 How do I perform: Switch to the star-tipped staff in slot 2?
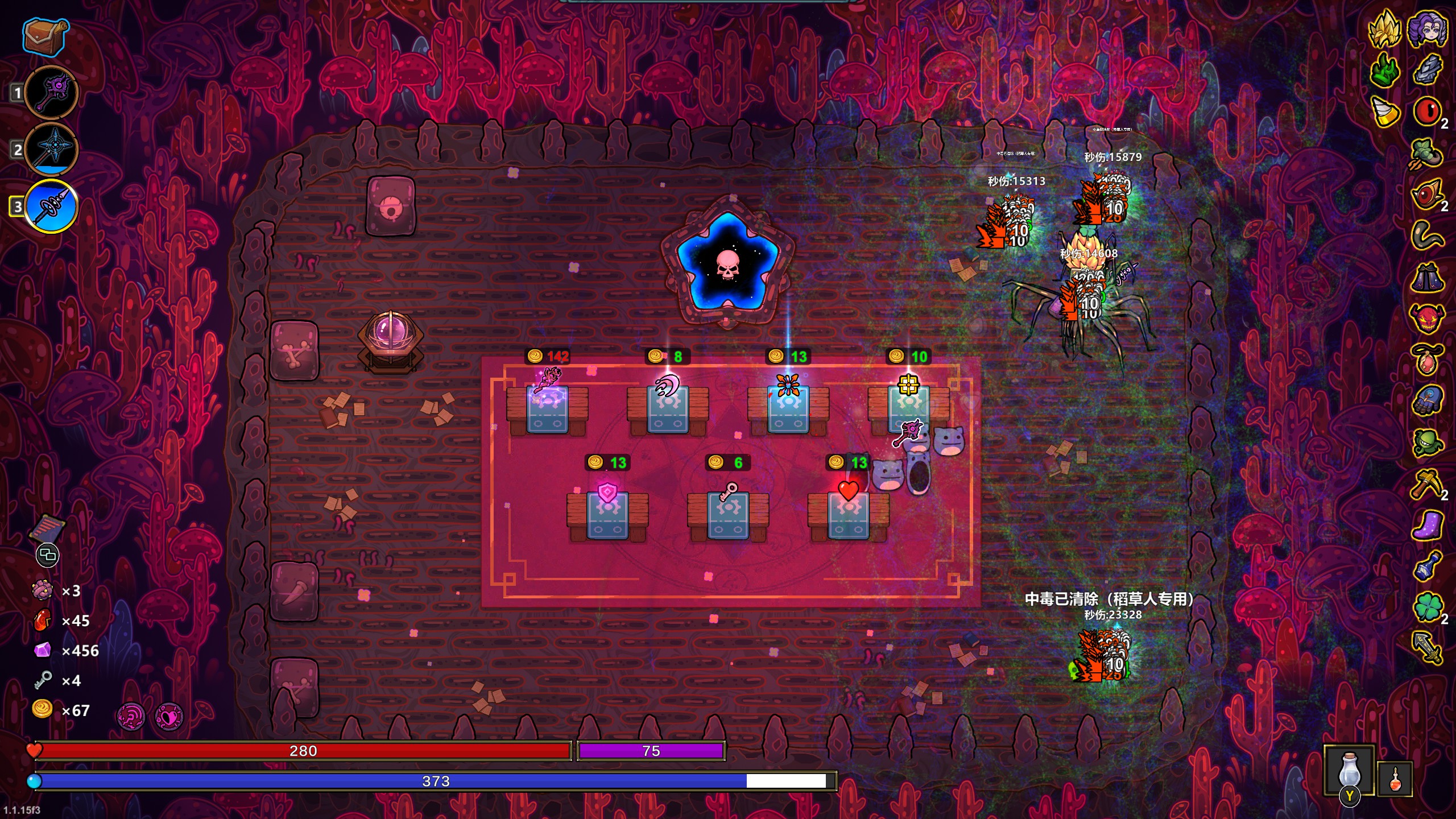[52, 149]
